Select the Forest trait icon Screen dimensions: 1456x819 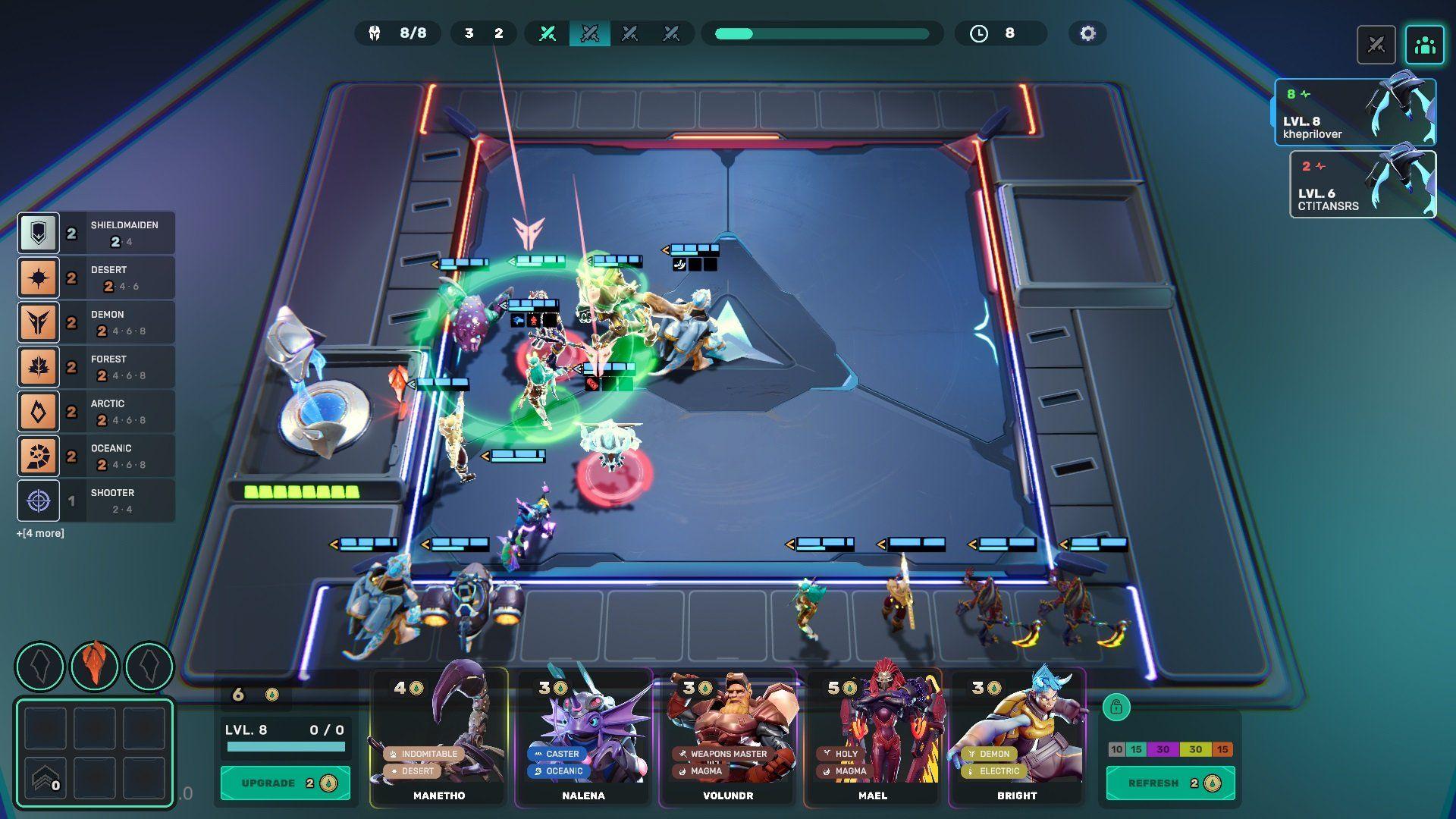39,366
